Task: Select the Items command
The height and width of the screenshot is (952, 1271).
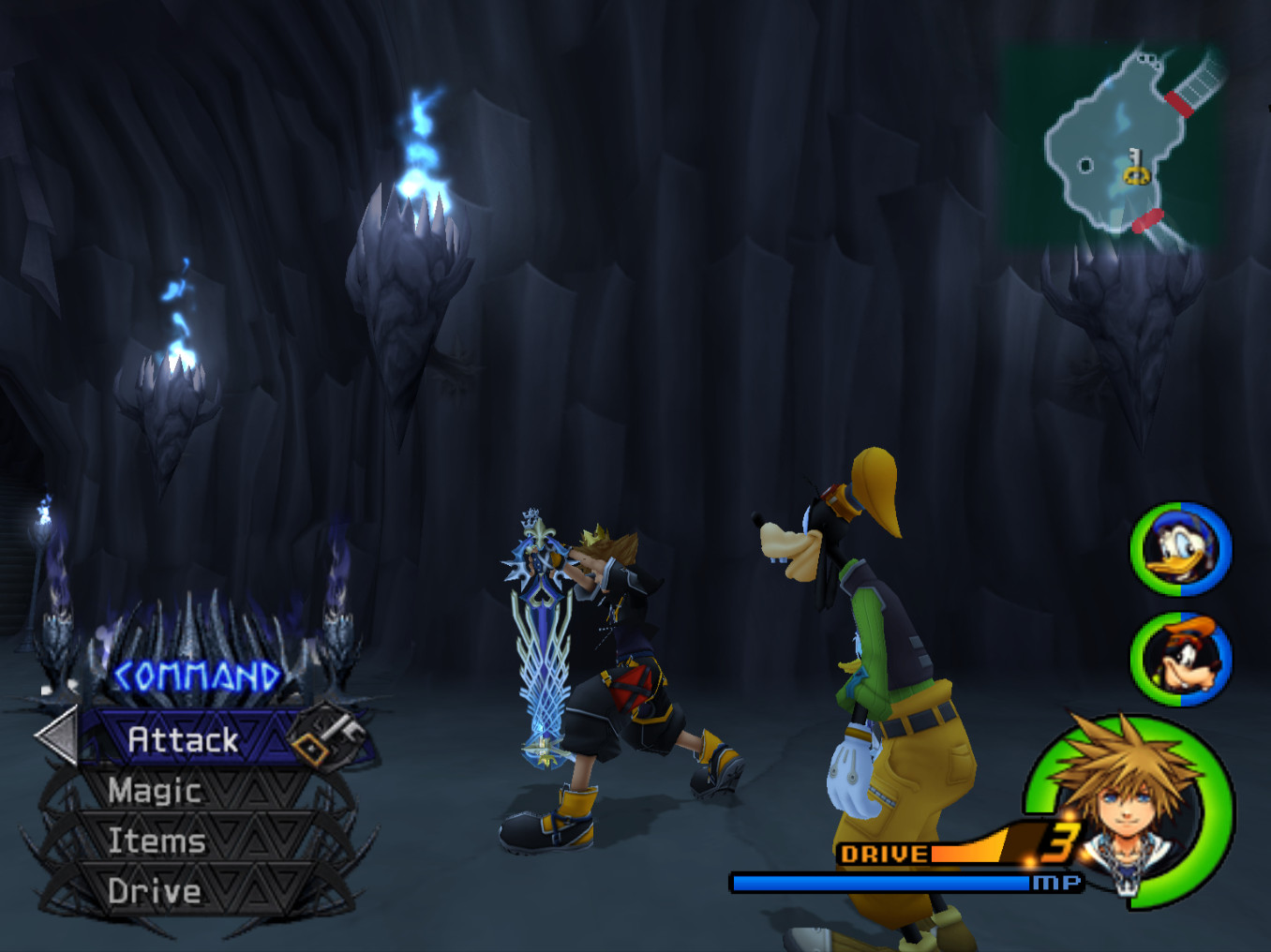Action: 155,840
